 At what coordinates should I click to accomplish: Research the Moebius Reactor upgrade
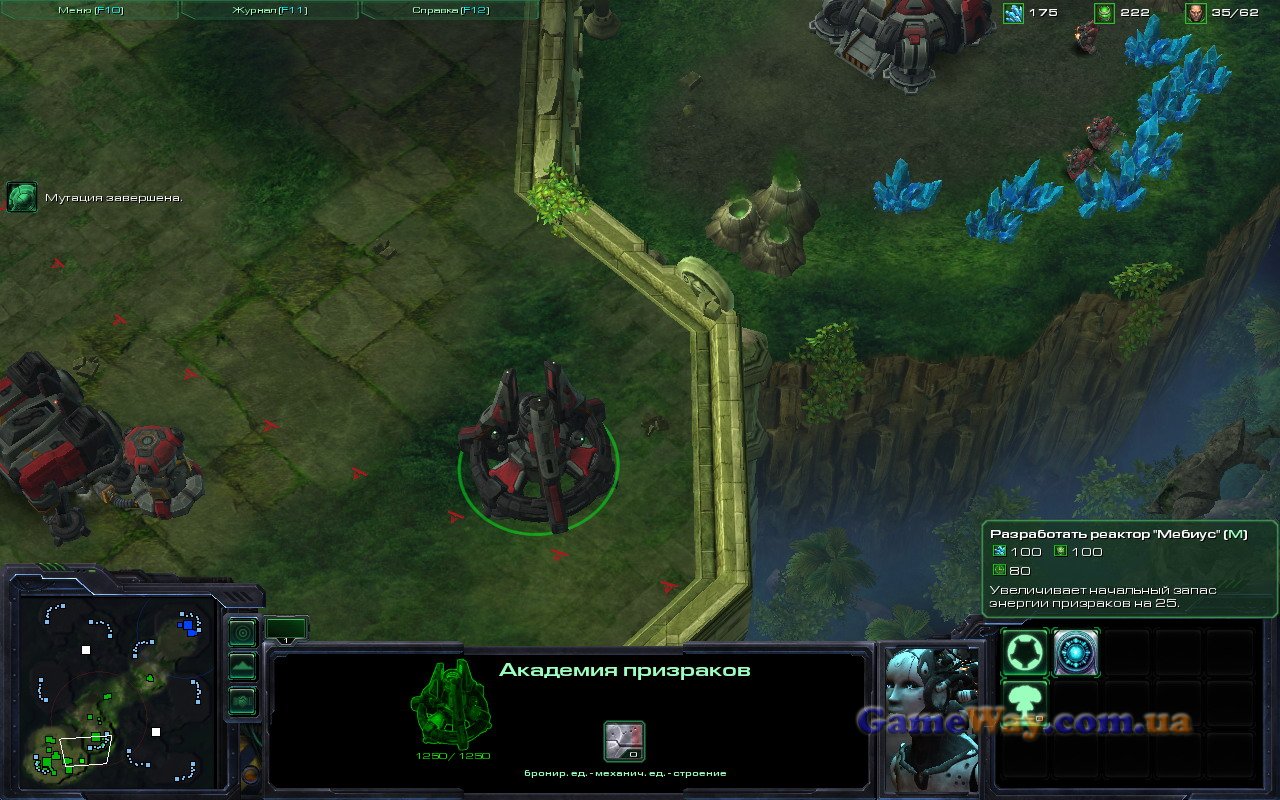[1076, 653]
